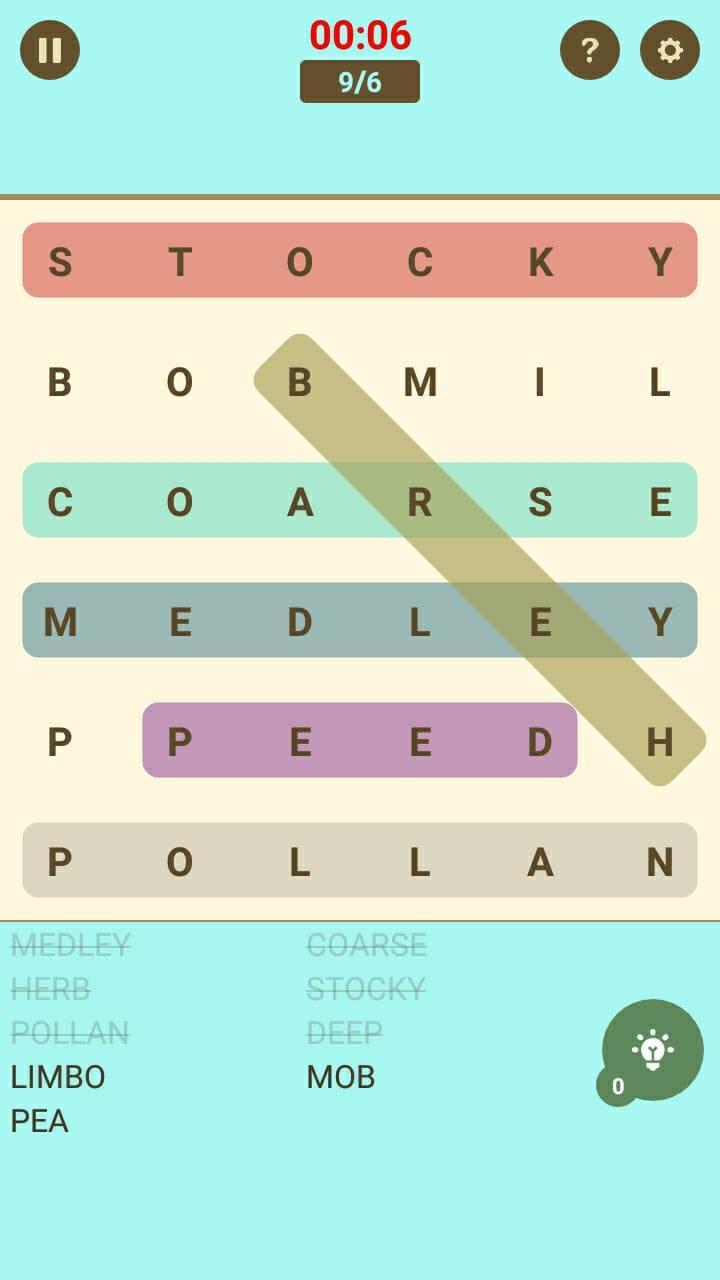Choose the letter H tile
This screenshot has height=1280, width=720.
pos(660,742)
